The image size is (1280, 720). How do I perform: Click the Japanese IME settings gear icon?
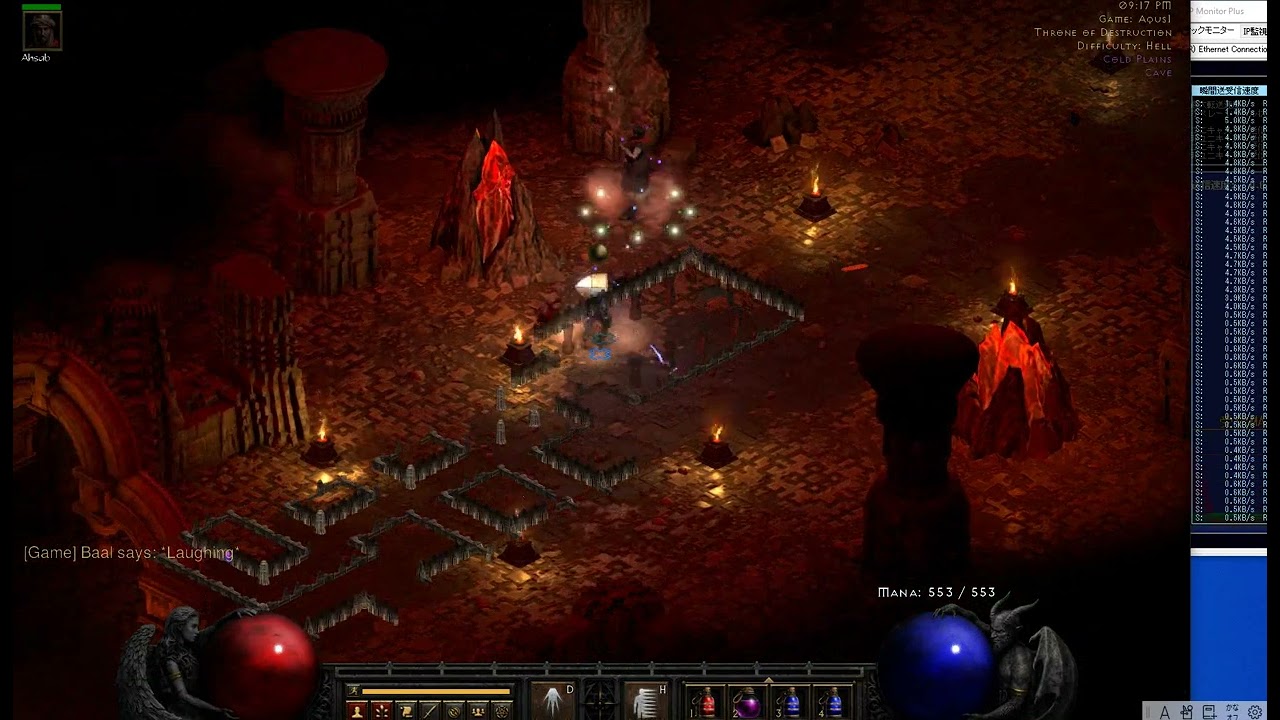click(x=1255, y=712)
